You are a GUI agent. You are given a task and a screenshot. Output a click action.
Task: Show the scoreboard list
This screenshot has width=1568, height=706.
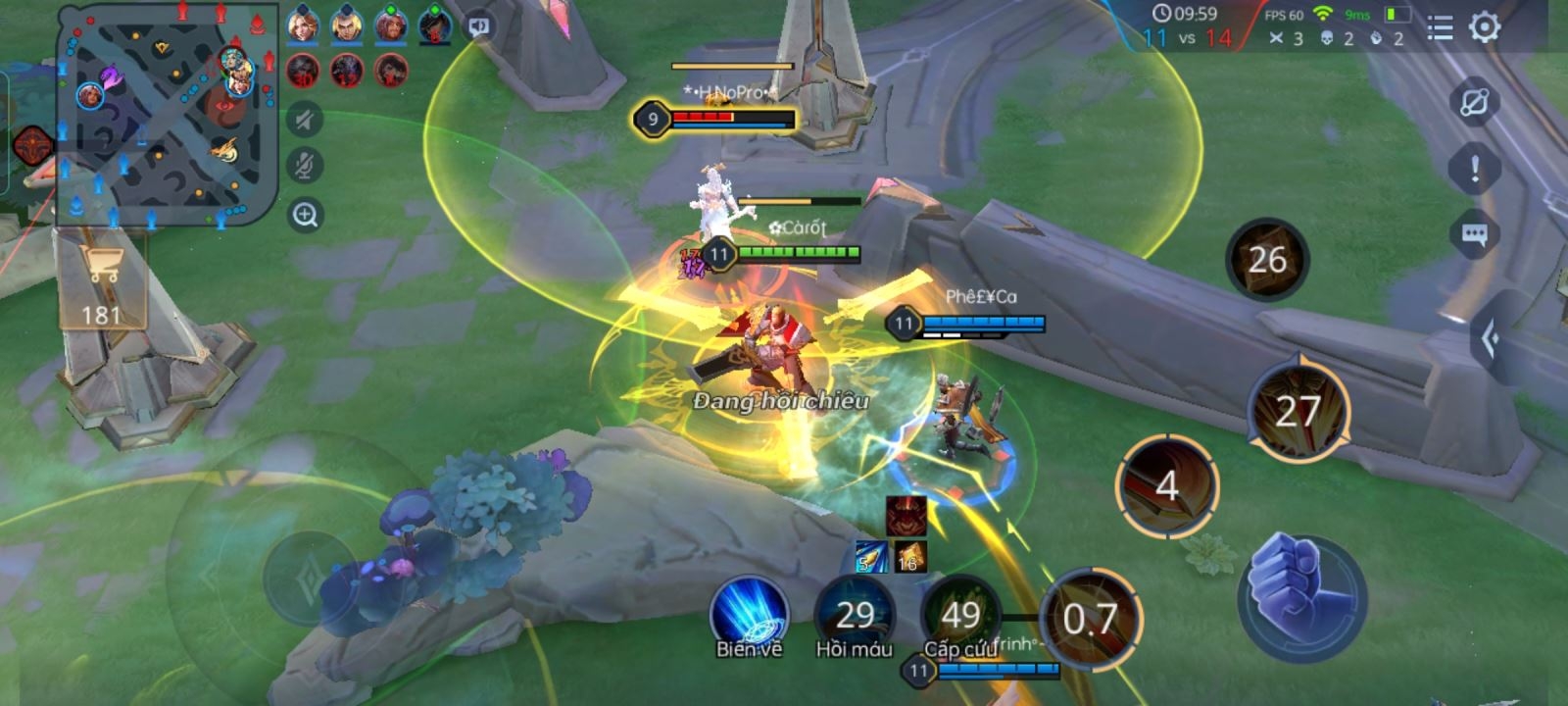coord(1440,28)
